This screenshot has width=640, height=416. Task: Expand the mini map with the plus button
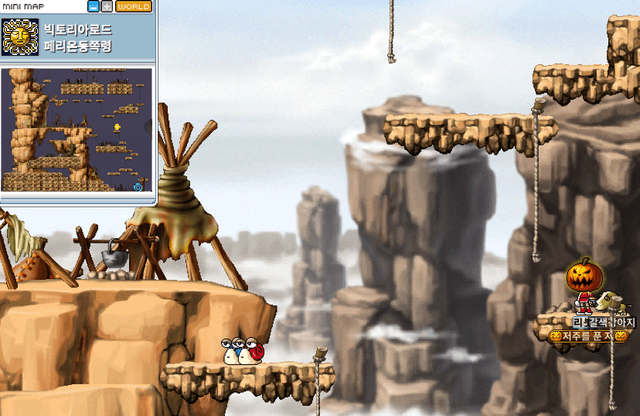pos(107,7)
